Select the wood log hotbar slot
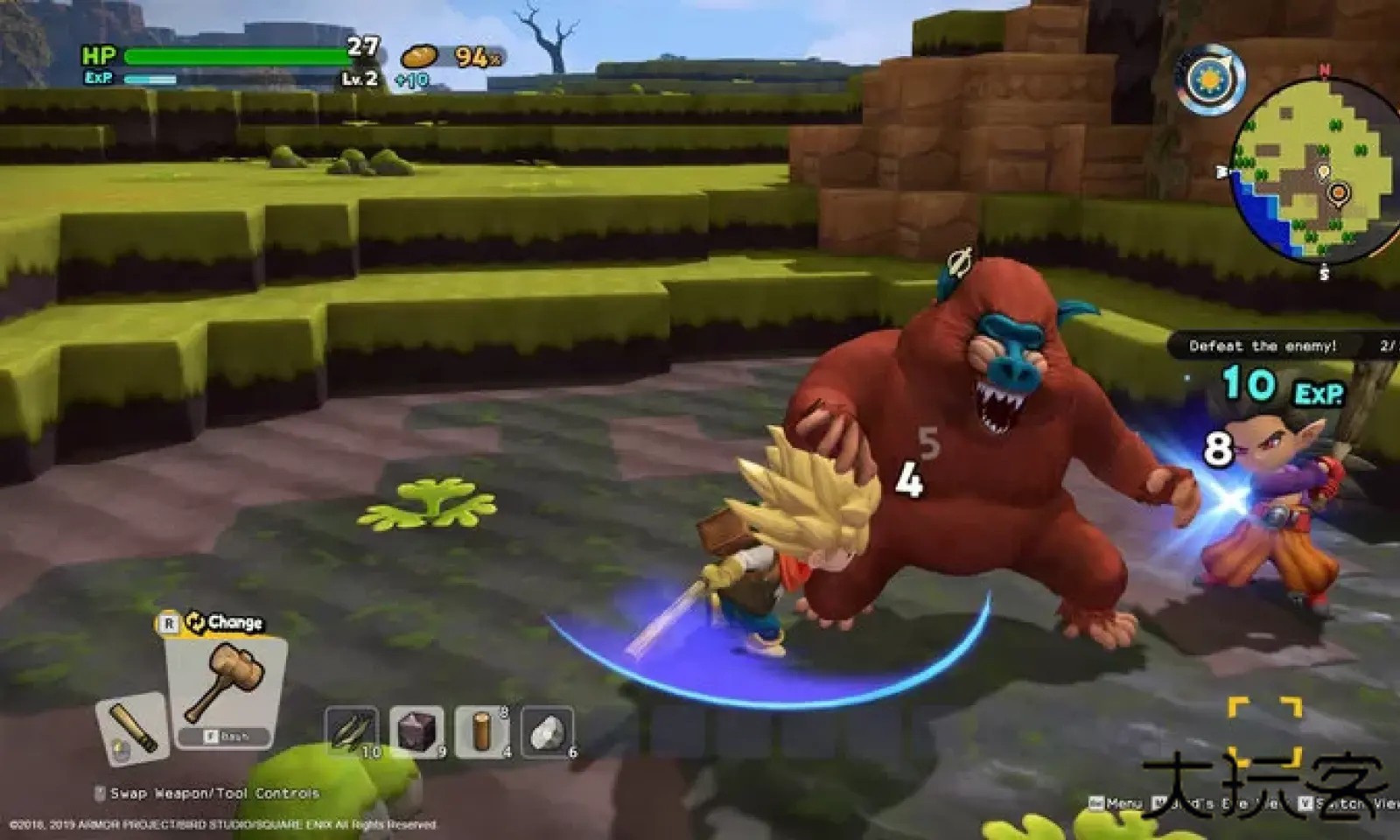Image resolution: width=1400 pixels, height=840 pixels. tap(481, 731)
